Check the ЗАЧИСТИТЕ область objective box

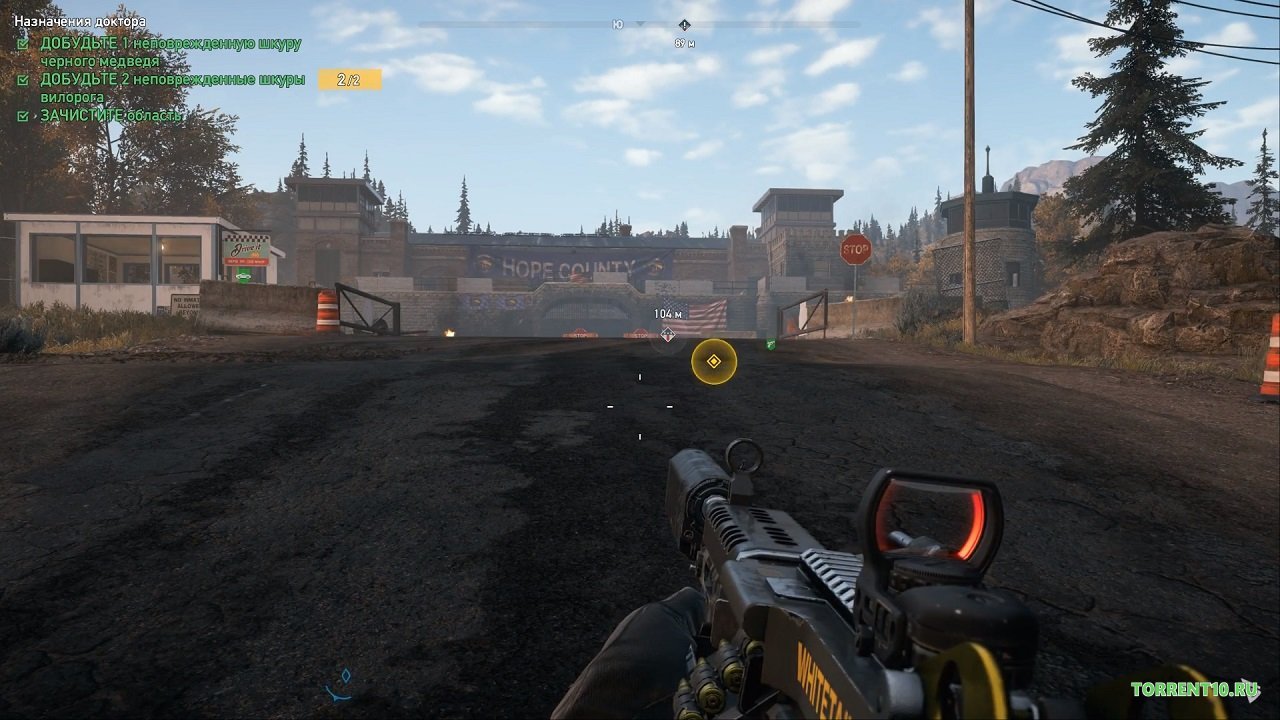coord(23,117)
